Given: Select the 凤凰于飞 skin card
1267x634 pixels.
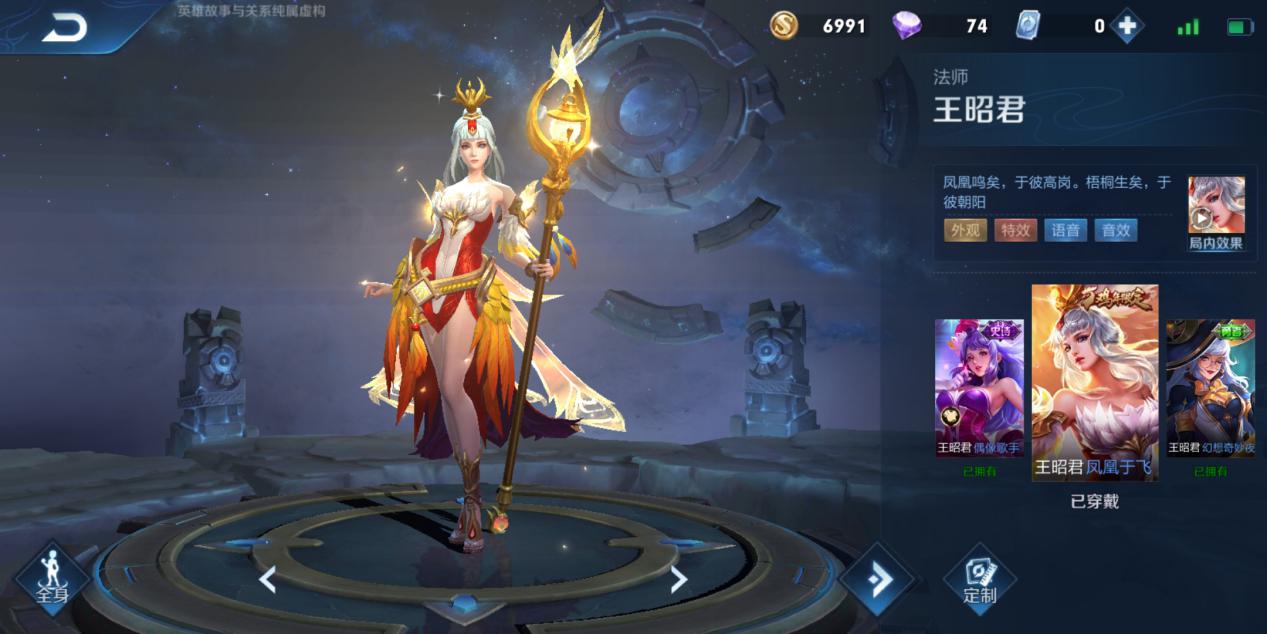Looking at the screenshot, I should click(x=1095, y=383).
